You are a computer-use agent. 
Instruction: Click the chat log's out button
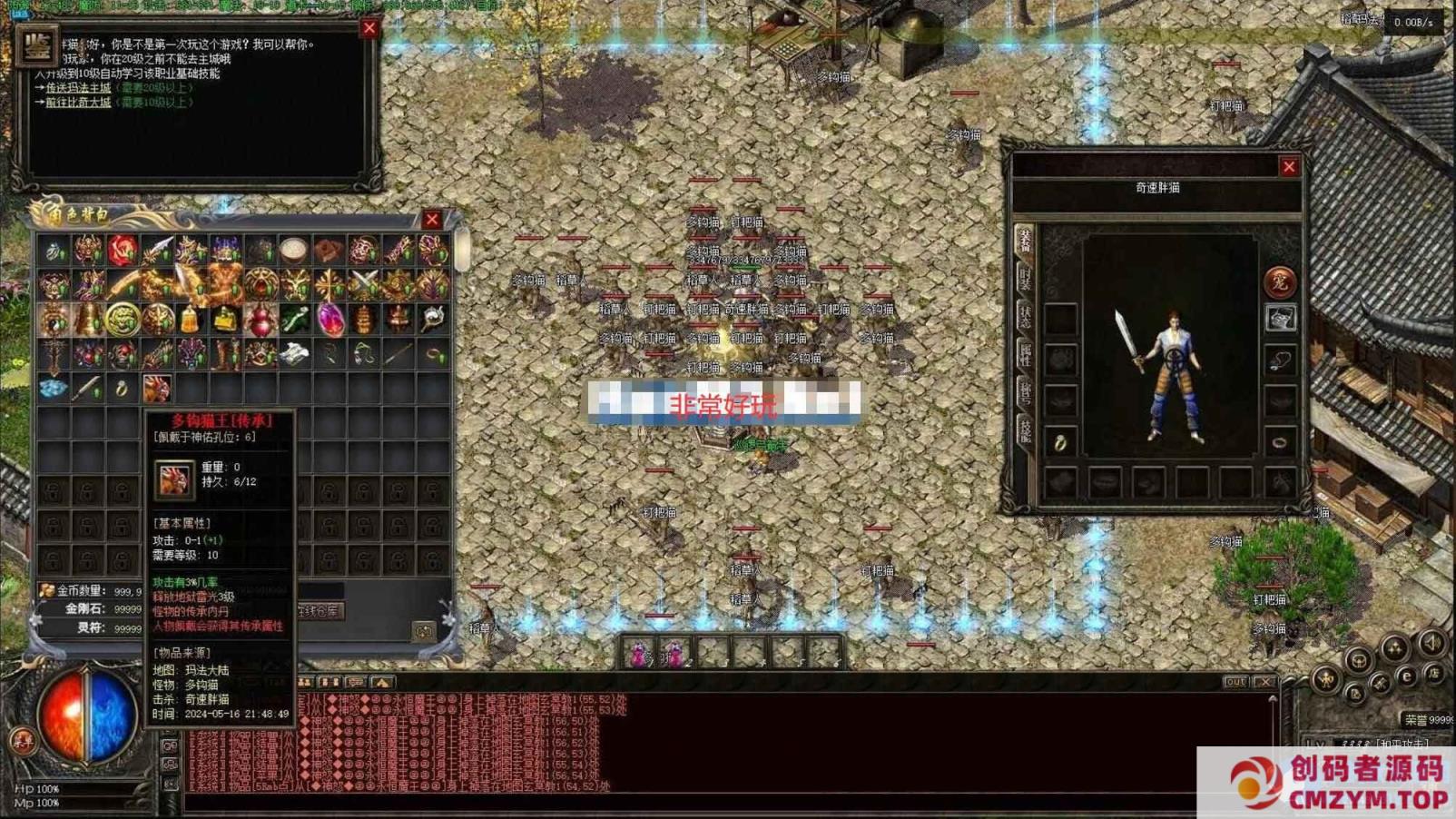[1235, 682]
